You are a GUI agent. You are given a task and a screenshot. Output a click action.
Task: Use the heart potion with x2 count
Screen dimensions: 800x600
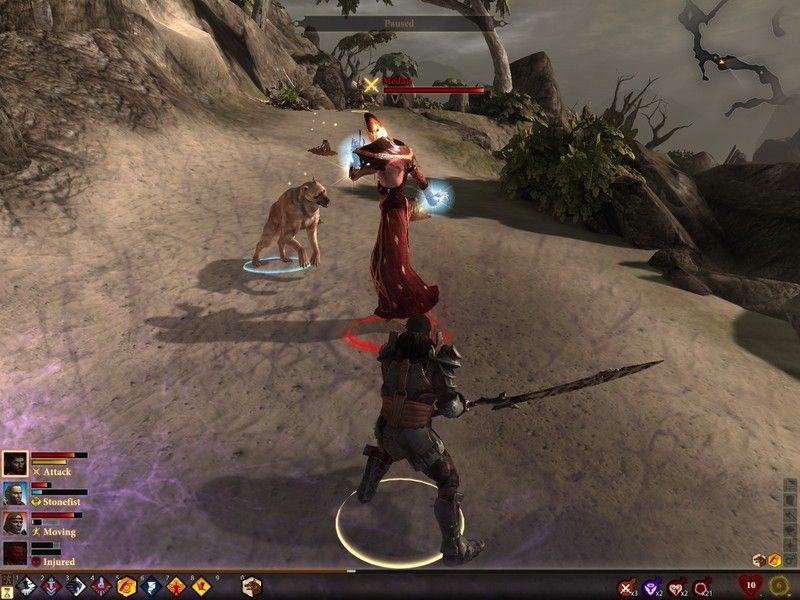click(677, 587)
